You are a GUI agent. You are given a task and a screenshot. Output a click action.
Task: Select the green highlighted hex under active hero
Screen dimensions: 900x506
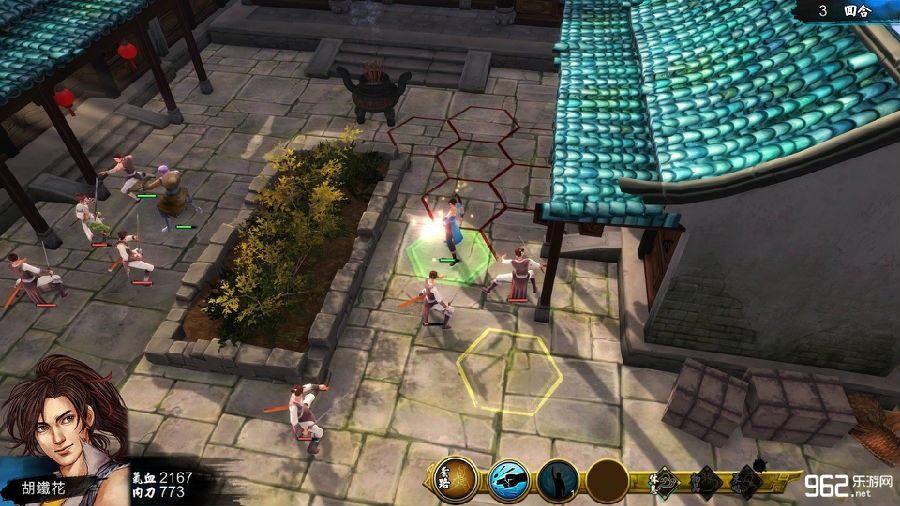click(449, 257)
